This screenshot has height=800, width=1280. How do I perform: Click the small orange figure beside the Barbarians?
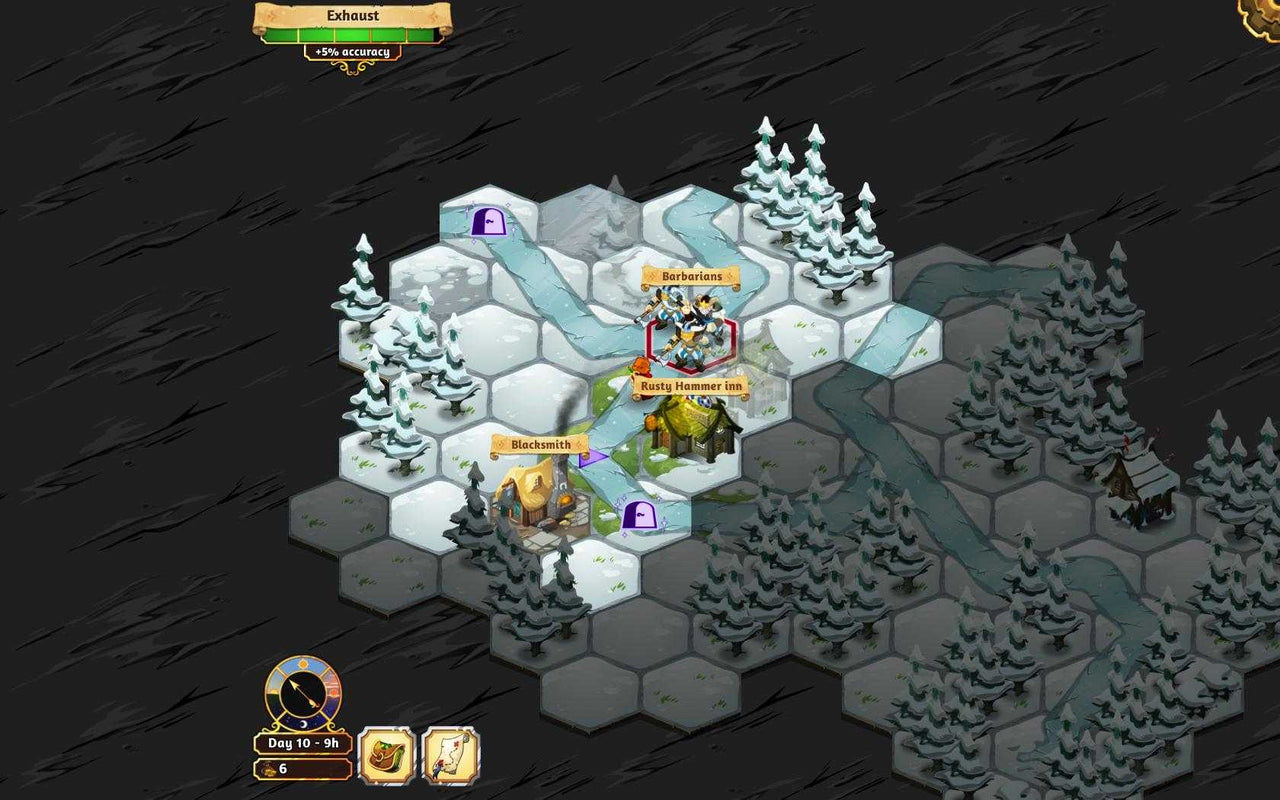[640, 363]
